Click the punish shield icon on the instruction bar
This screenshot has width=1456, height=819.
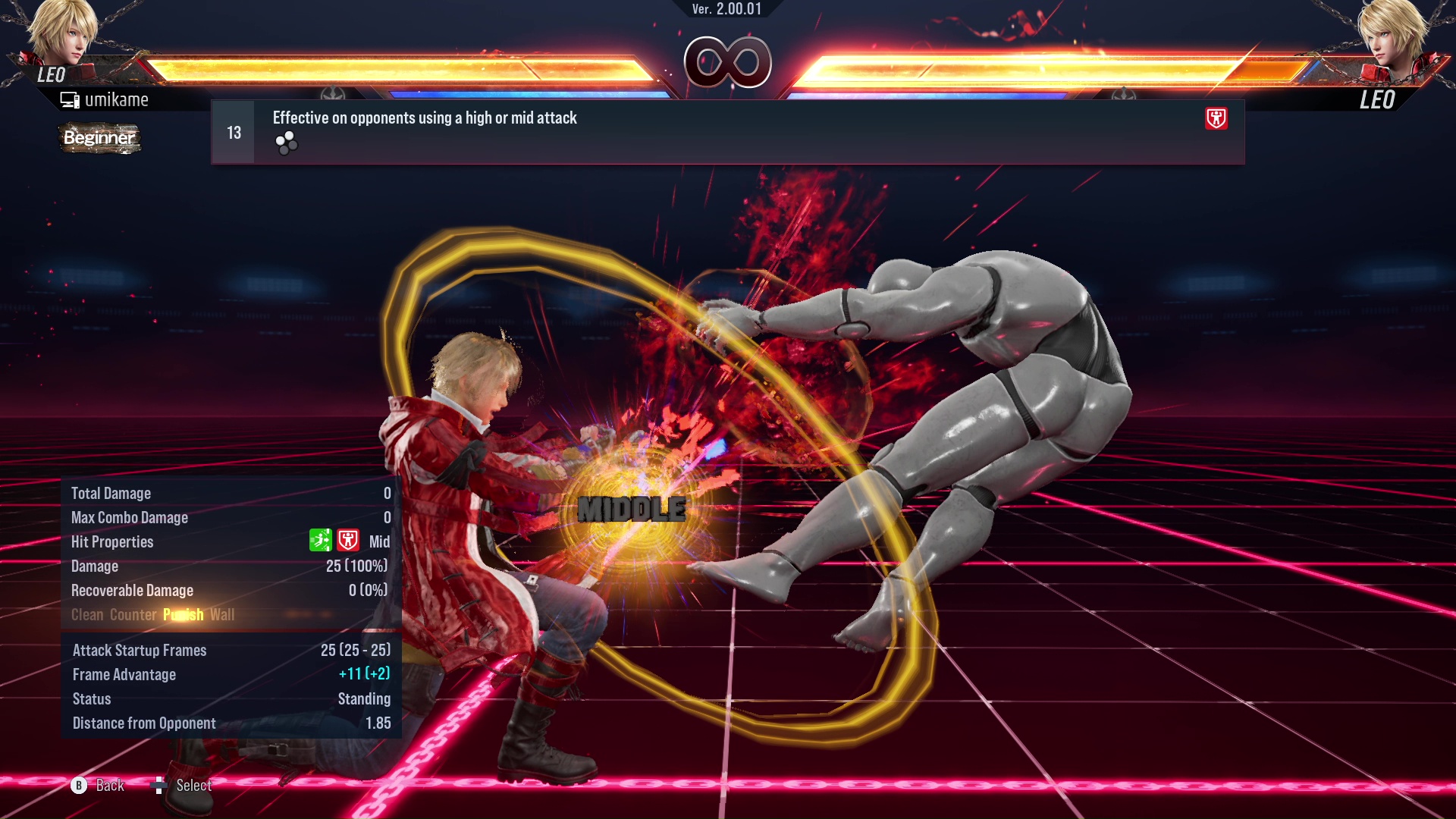[x=1216, y=119]
